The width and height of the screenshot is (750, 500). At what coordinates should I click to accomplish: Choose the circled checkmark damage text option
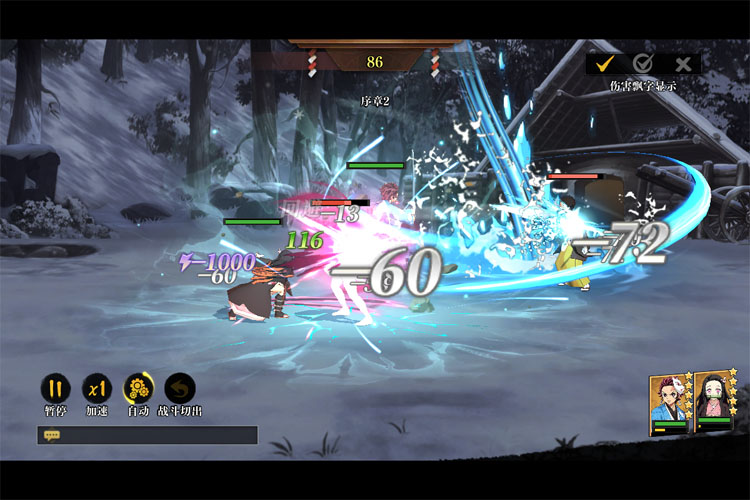[x=643, y=63]
